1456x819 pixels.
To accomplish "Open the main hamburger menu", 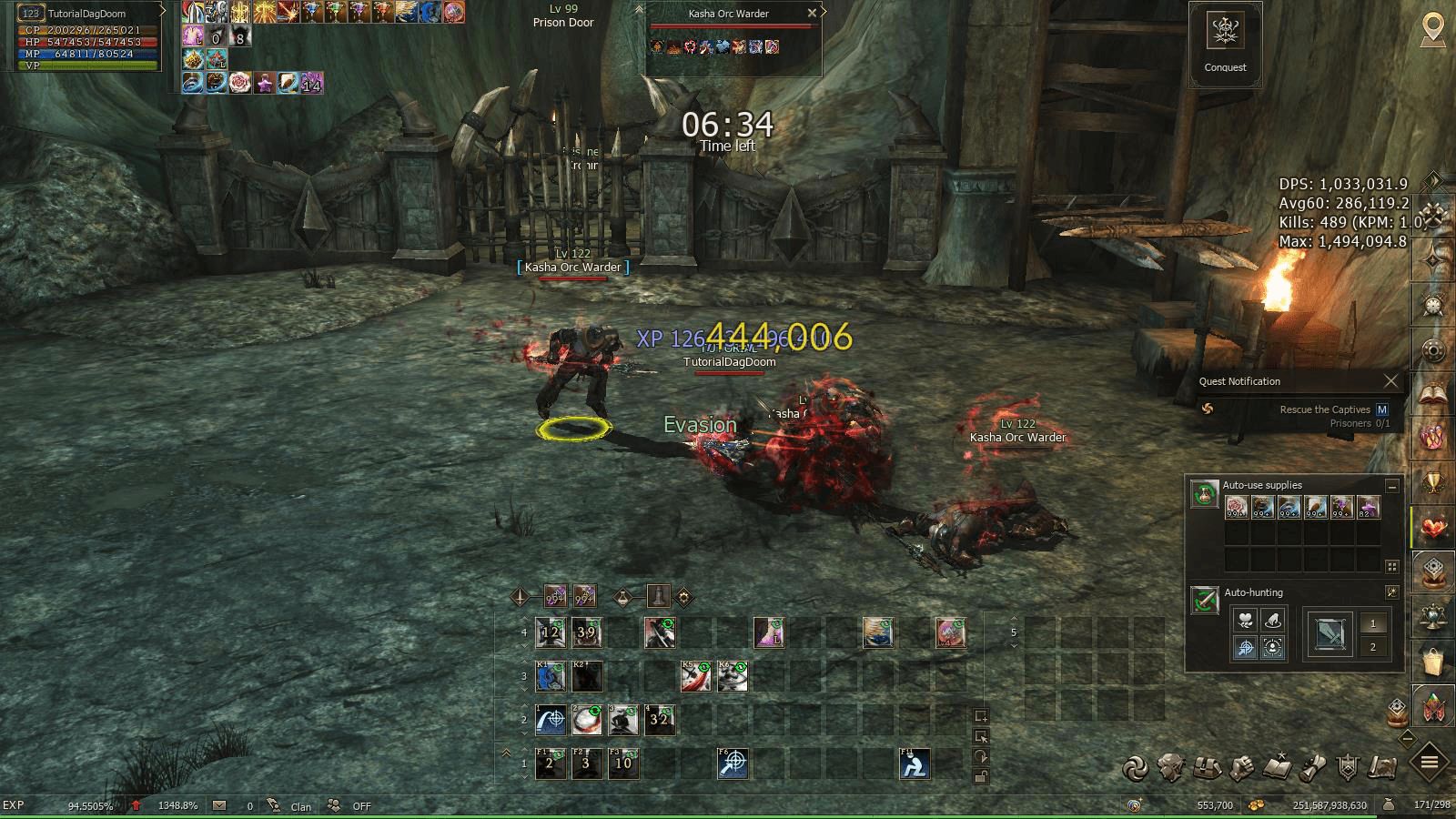I will (1429, 763).
